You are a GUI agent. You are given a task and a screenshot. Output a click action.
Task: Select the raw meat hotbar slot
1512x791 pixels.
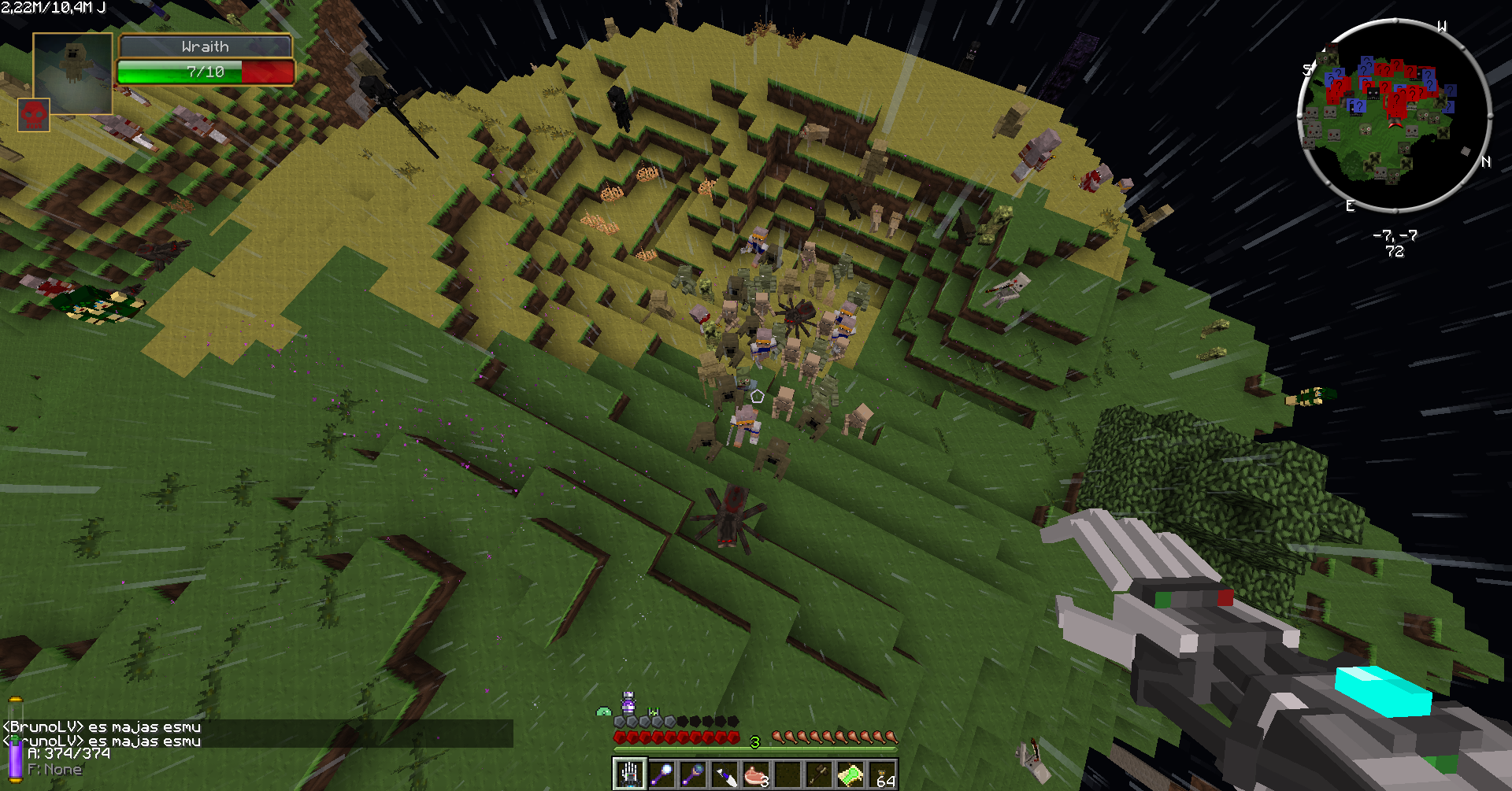click(756, 774)
